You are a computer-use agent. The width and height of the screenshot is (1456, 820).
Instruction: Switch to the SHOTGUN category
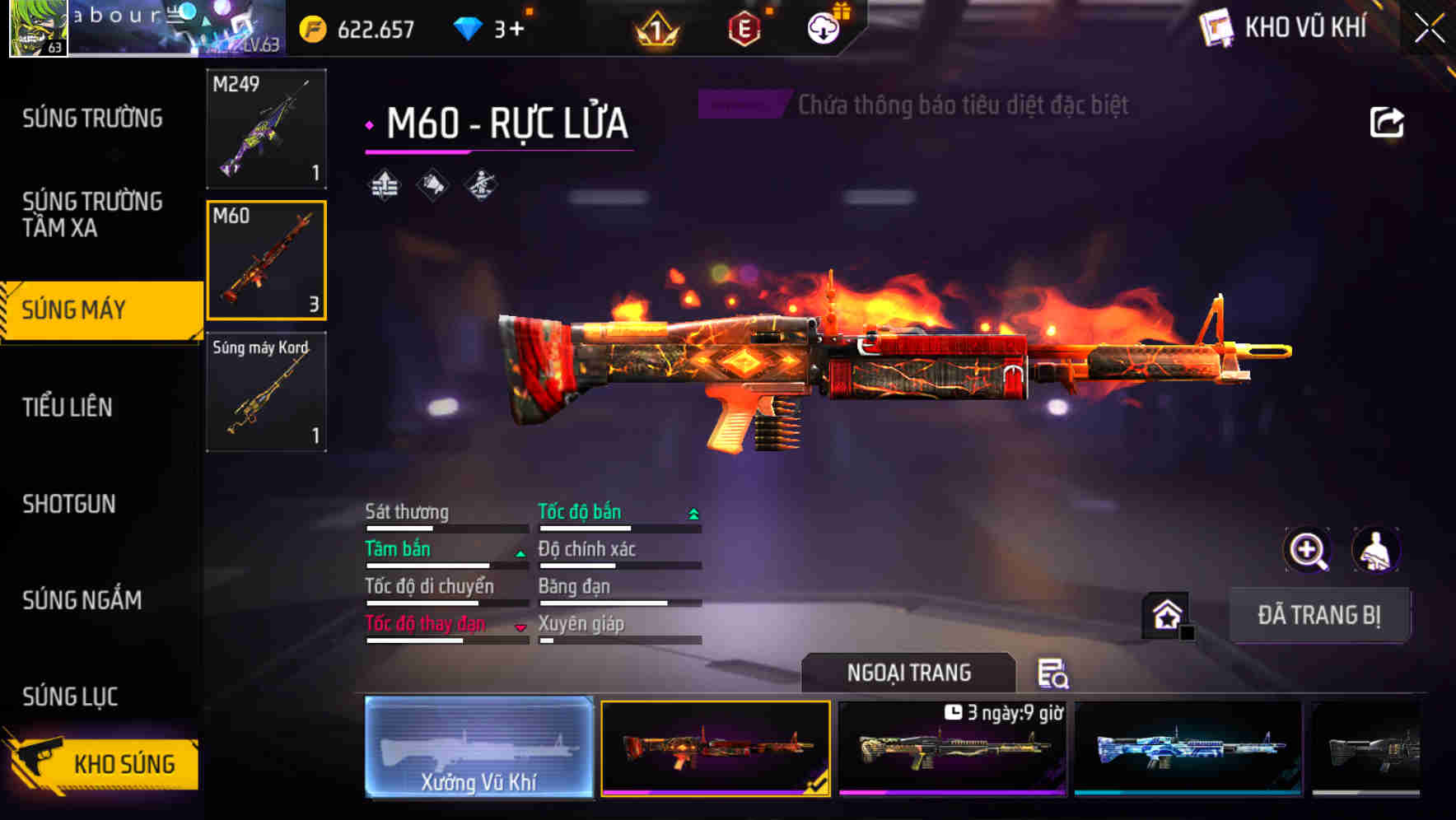(x=69, y=504)
